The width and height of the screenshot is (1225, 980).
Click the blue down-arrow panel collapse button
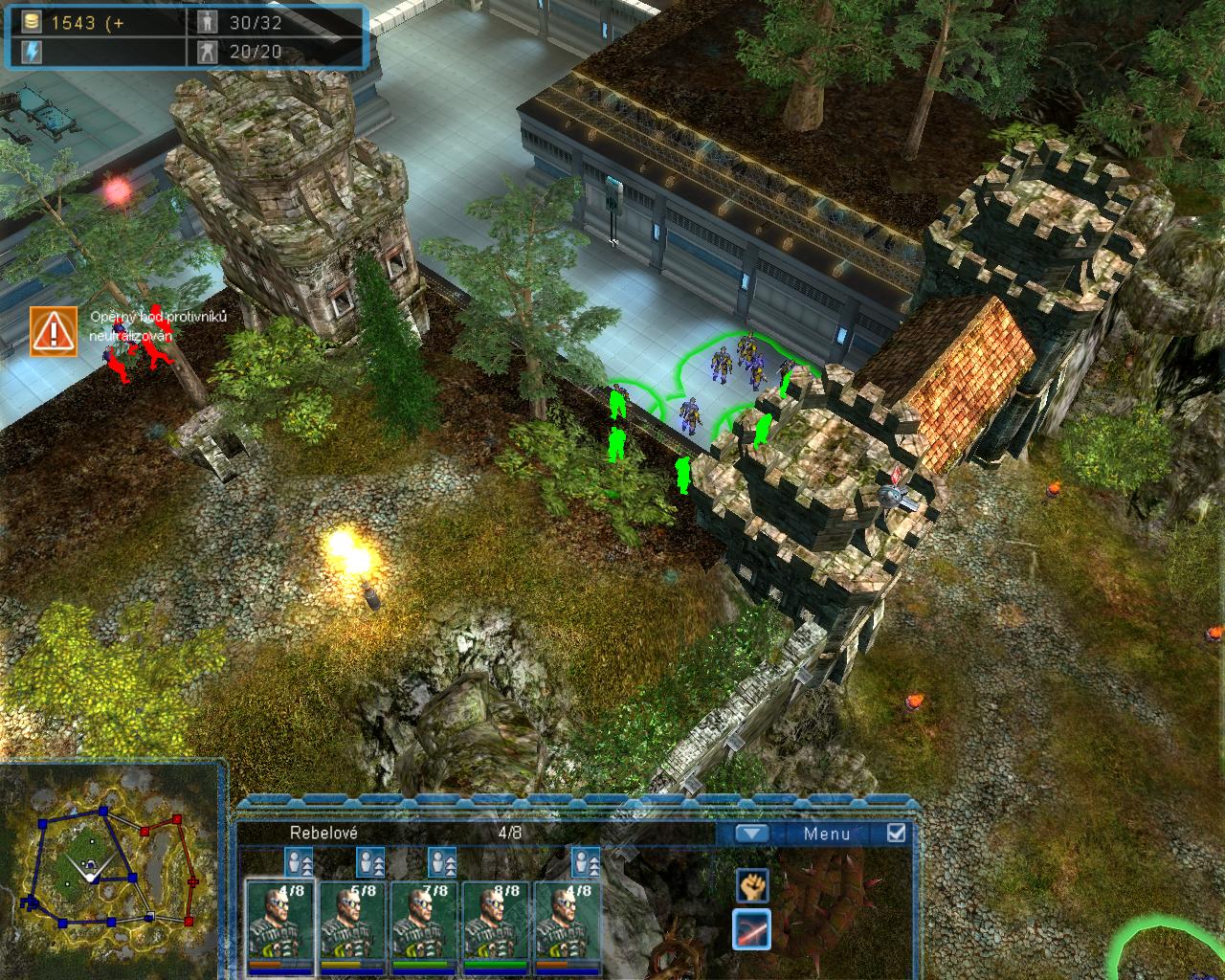752,834
